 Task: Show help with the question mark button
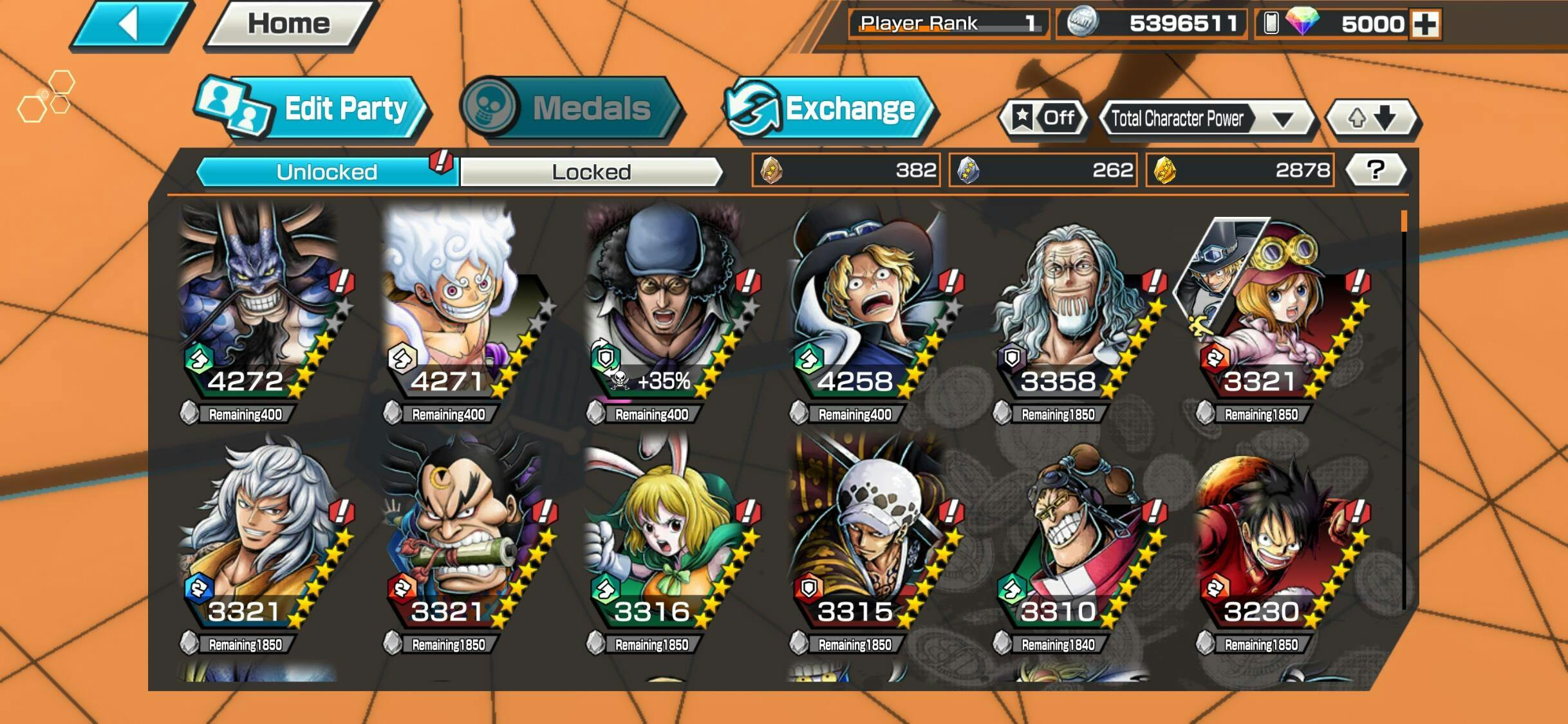click(1376, 170)
